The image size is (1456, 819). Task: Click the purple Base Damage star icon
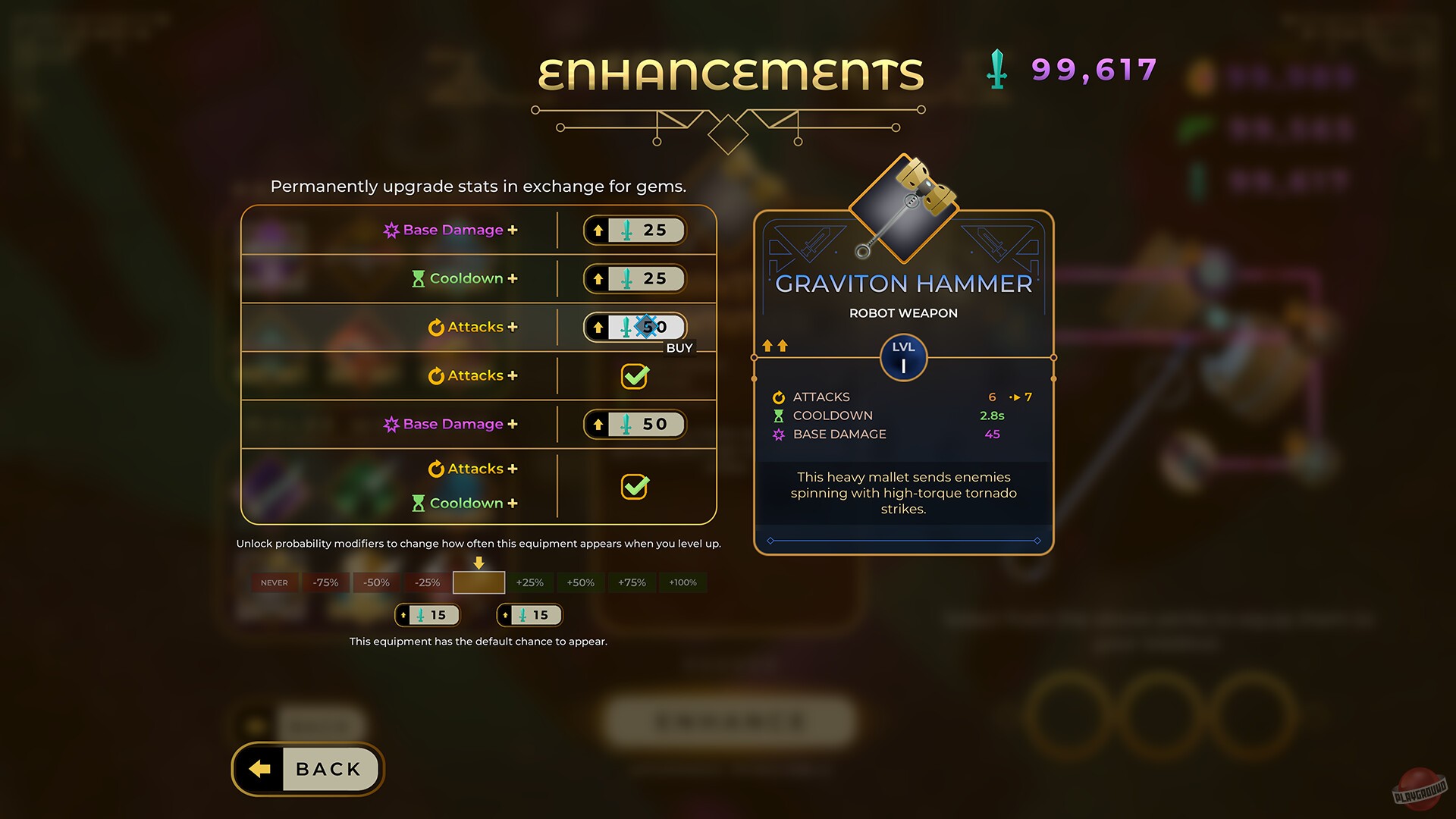[392, 230]
